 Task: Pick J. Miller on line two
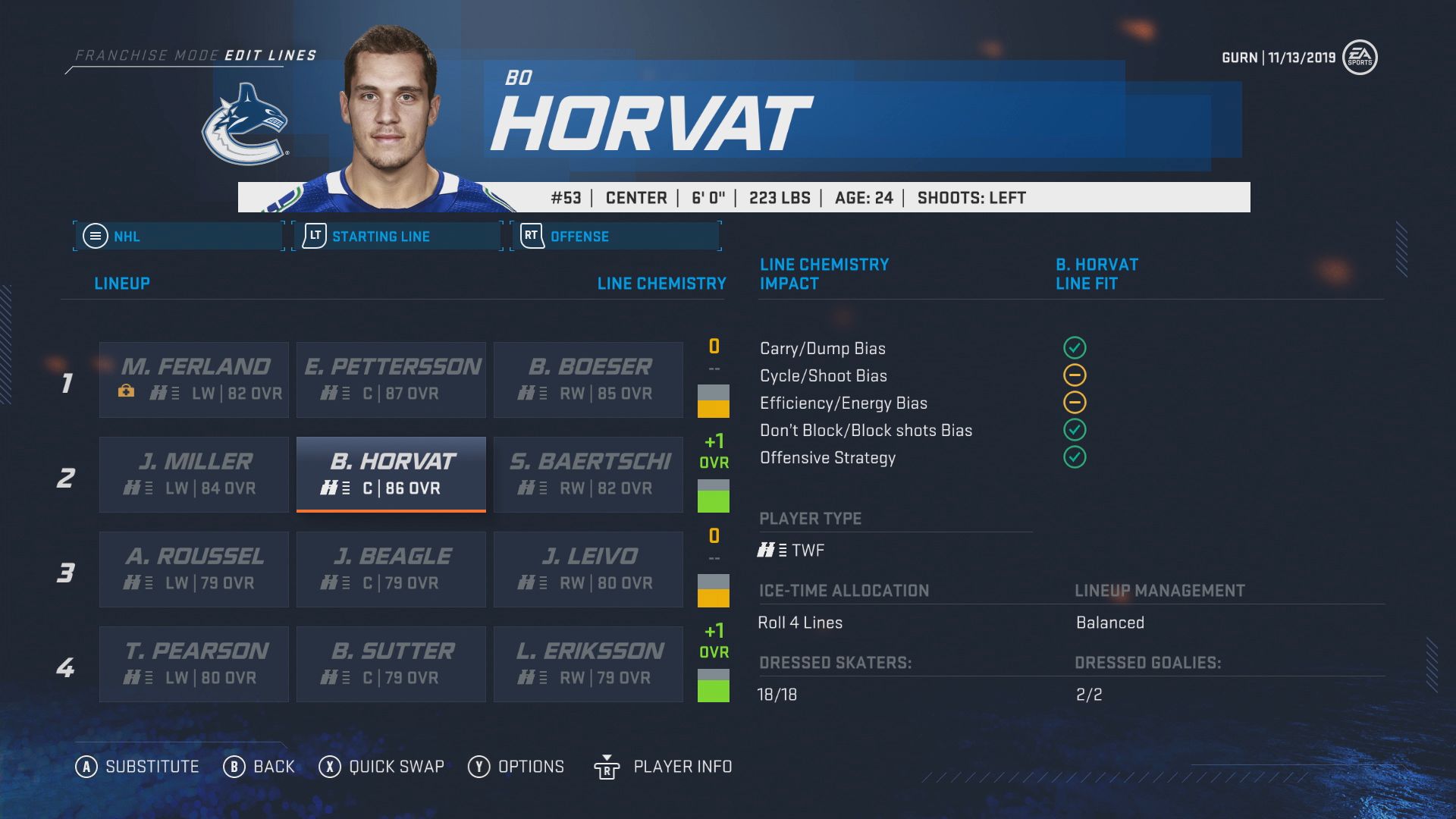(x=194, y=474)
